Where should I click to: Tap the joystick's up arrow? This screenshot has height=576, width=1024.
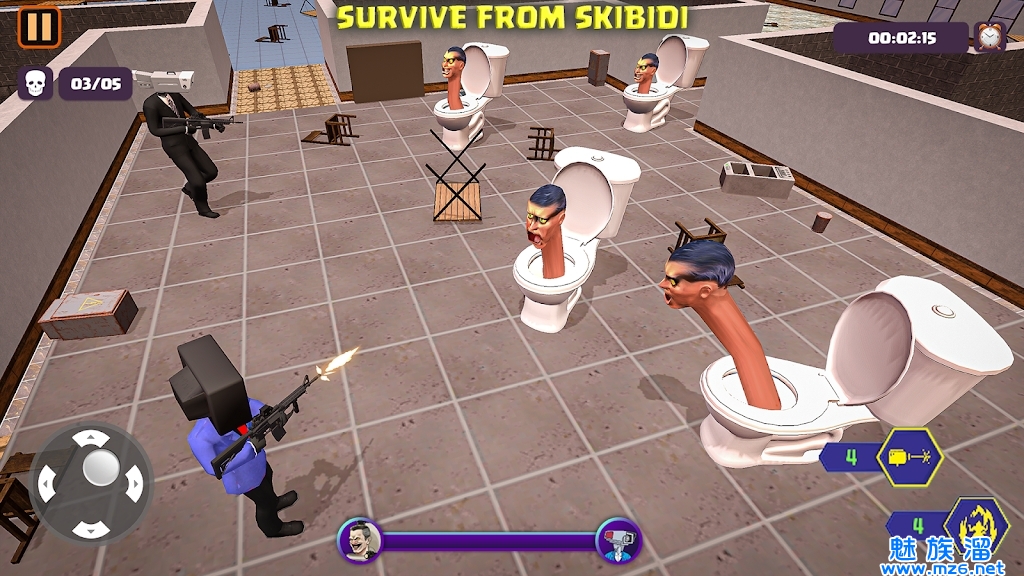pos(92,438)
